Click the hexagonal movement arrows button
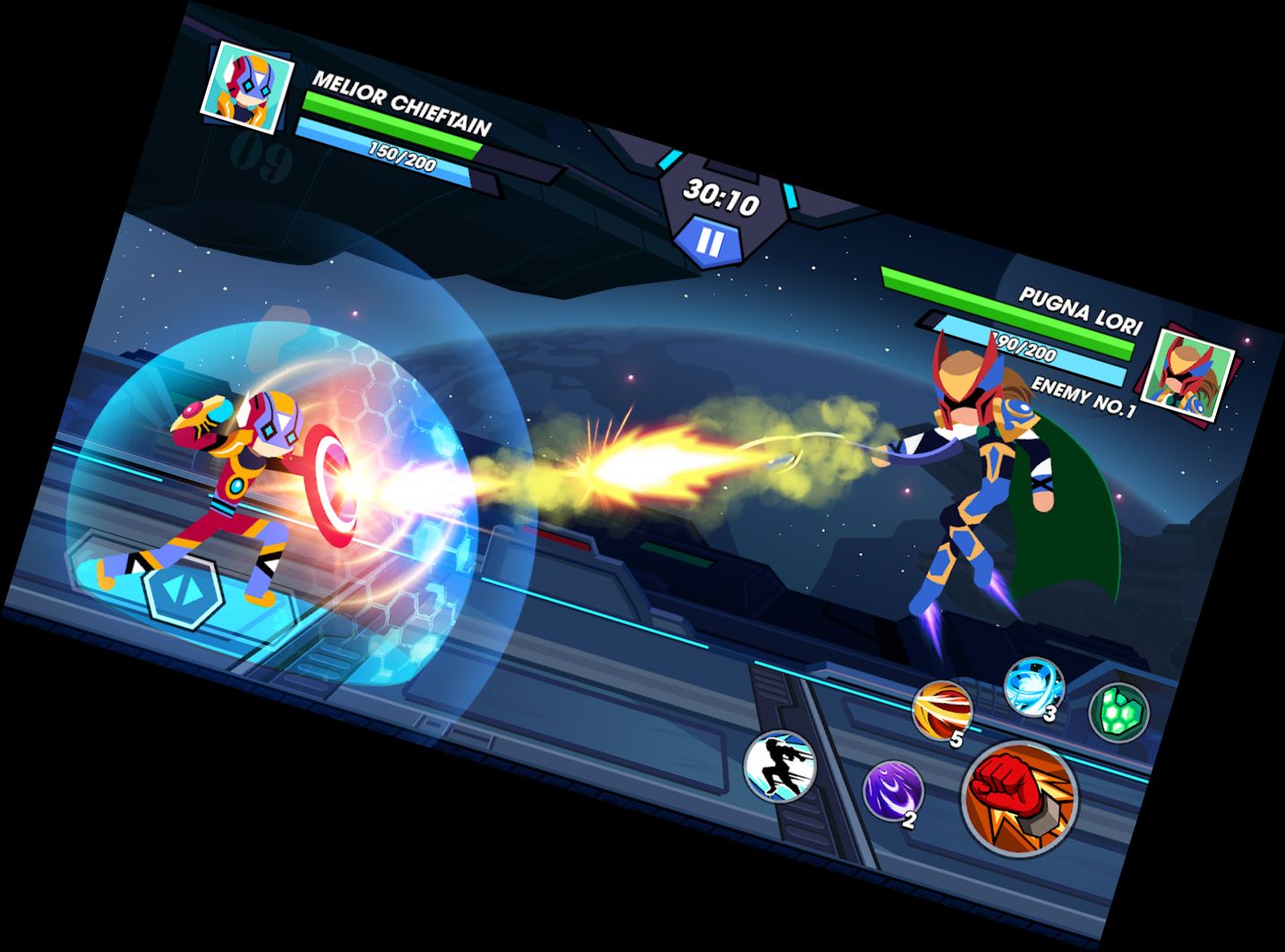This screenshot has height=952, width=1285. coord(184,590)
